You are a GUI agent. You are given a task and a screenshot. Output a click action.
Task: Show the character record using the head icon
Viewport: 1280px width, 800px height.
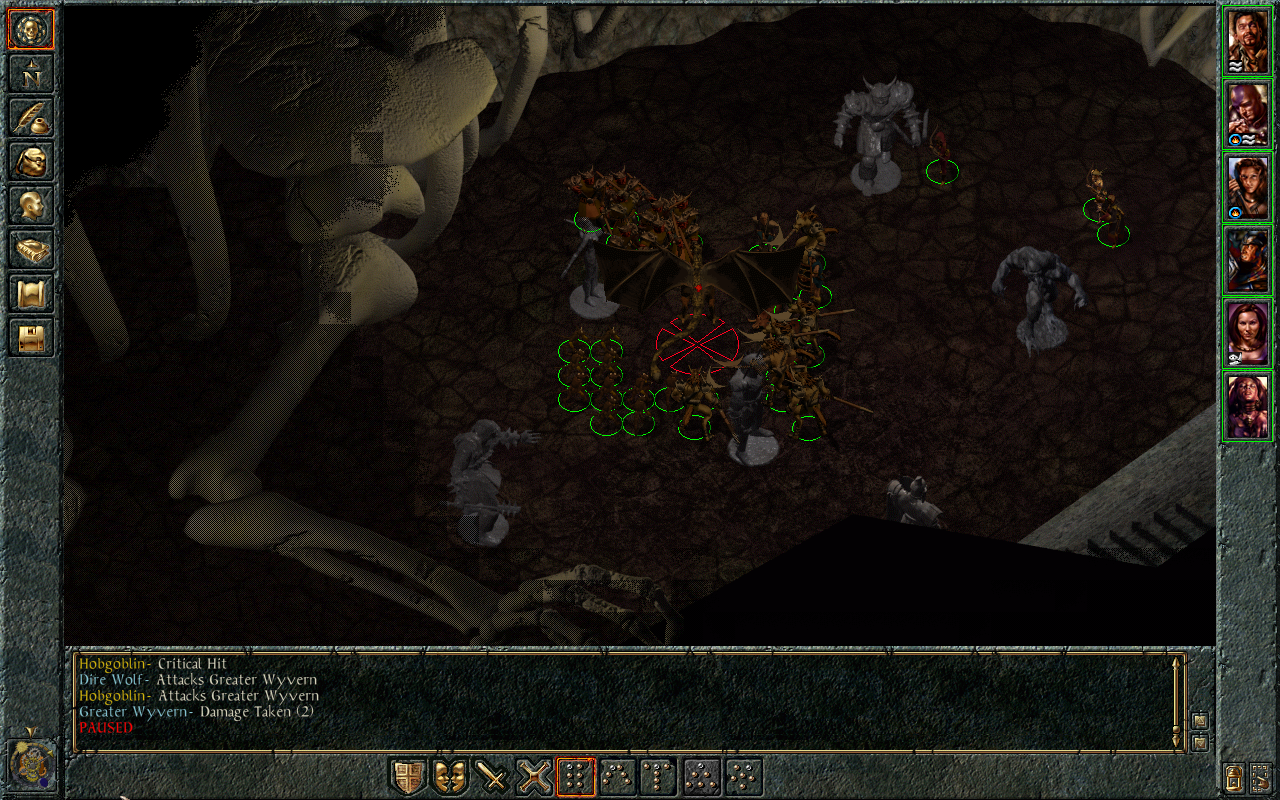point(31,206)
